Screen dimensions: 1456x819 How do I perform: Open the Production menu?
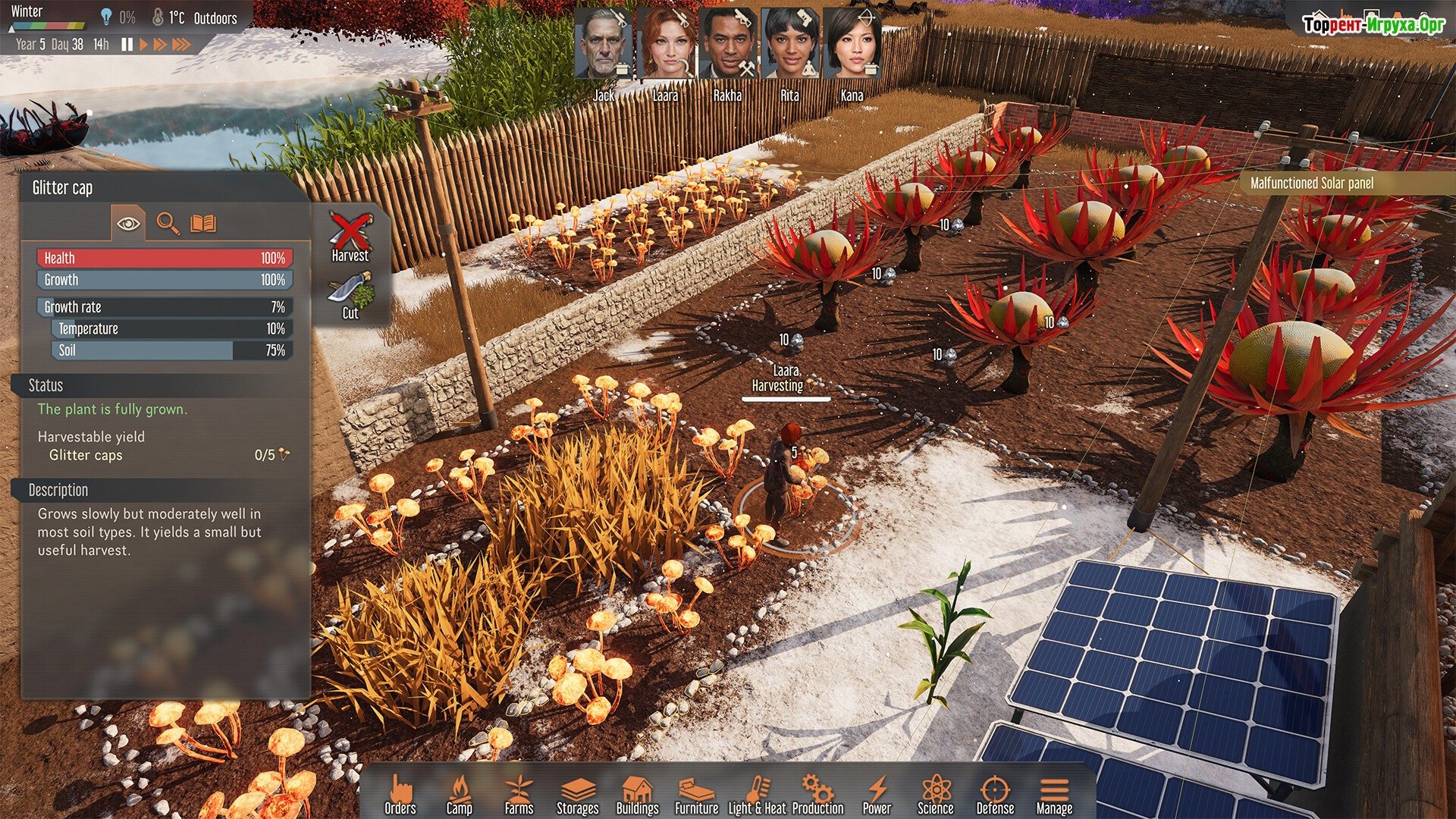(x=817, y=794)
